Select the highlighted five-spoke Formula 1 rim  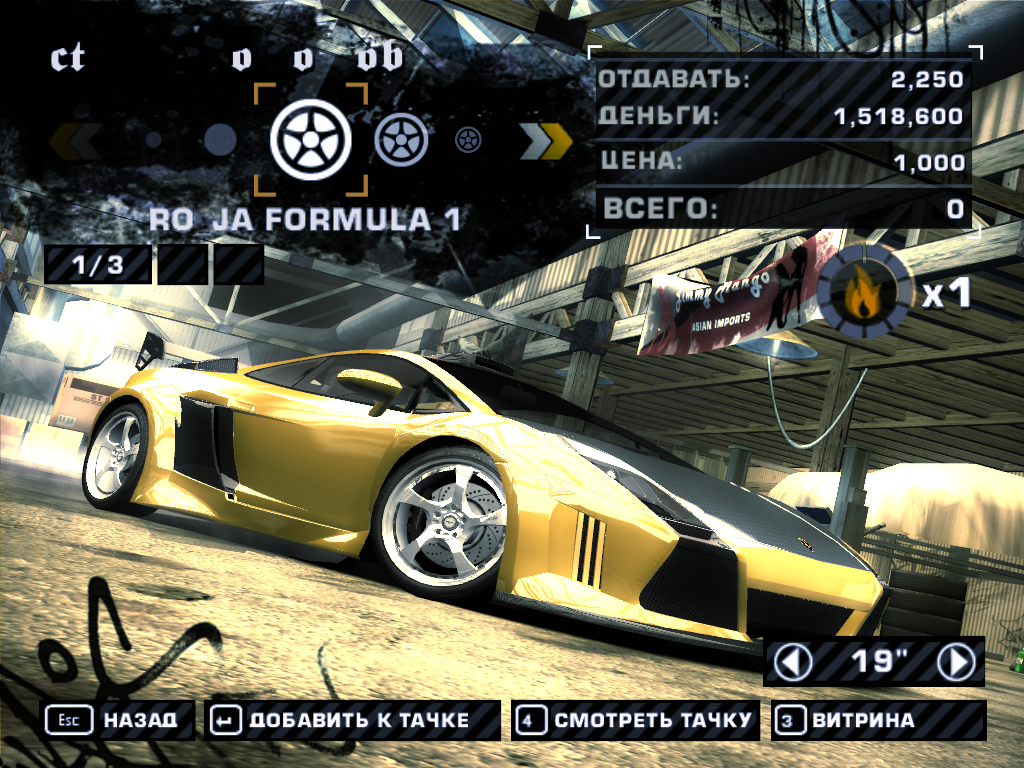(311, 140)
